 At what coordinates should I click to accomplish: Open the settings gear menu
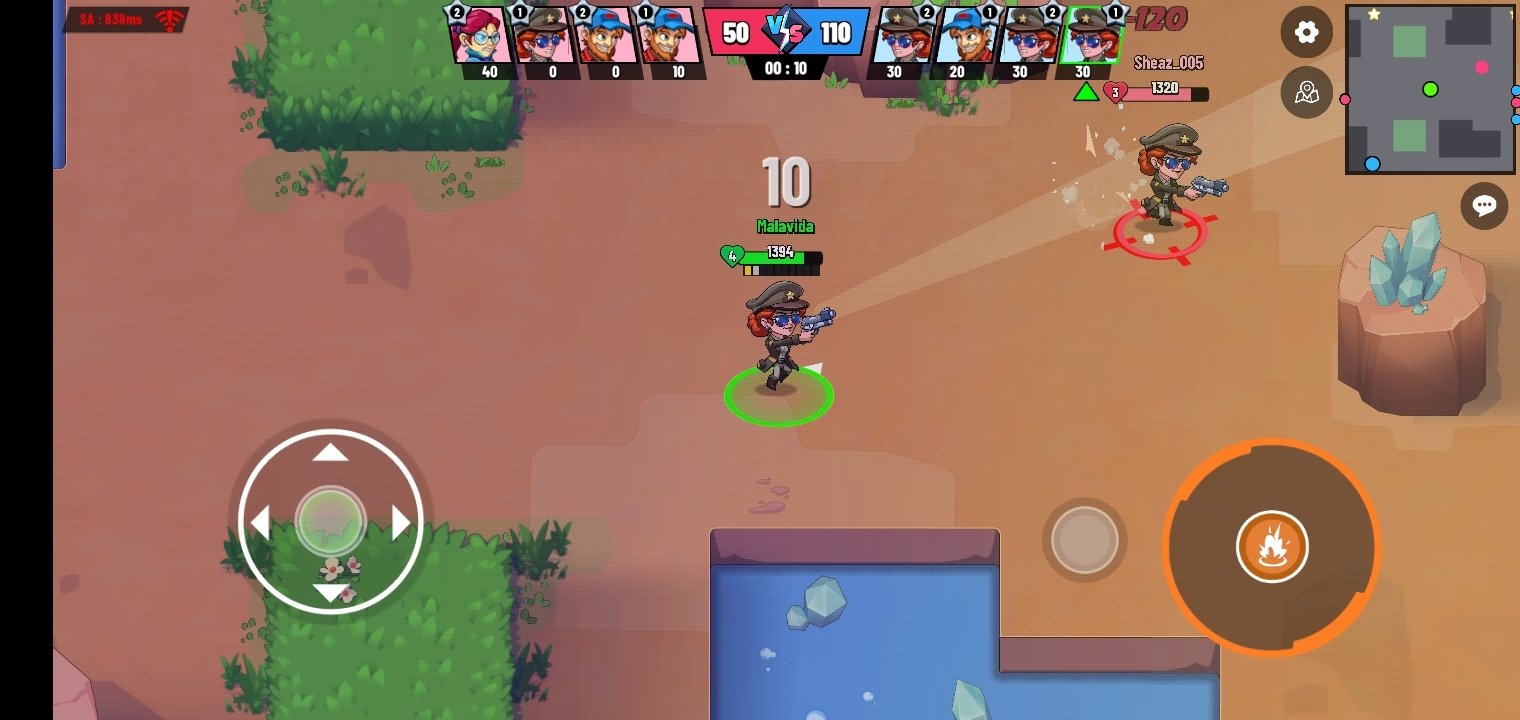tap(1306, 32)
